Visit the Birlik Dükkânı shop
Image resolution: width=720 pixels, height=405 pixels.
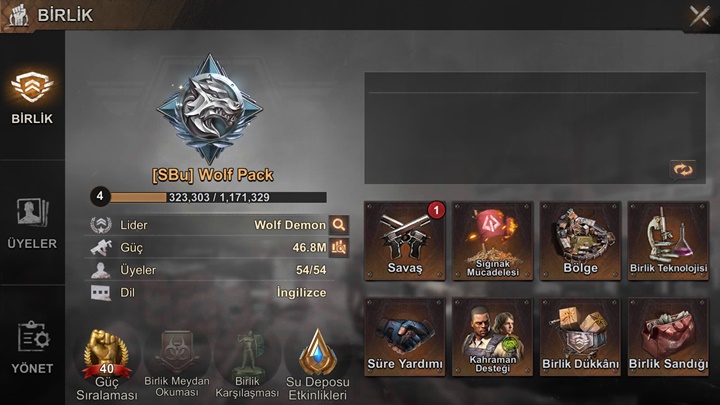point(580,337)
